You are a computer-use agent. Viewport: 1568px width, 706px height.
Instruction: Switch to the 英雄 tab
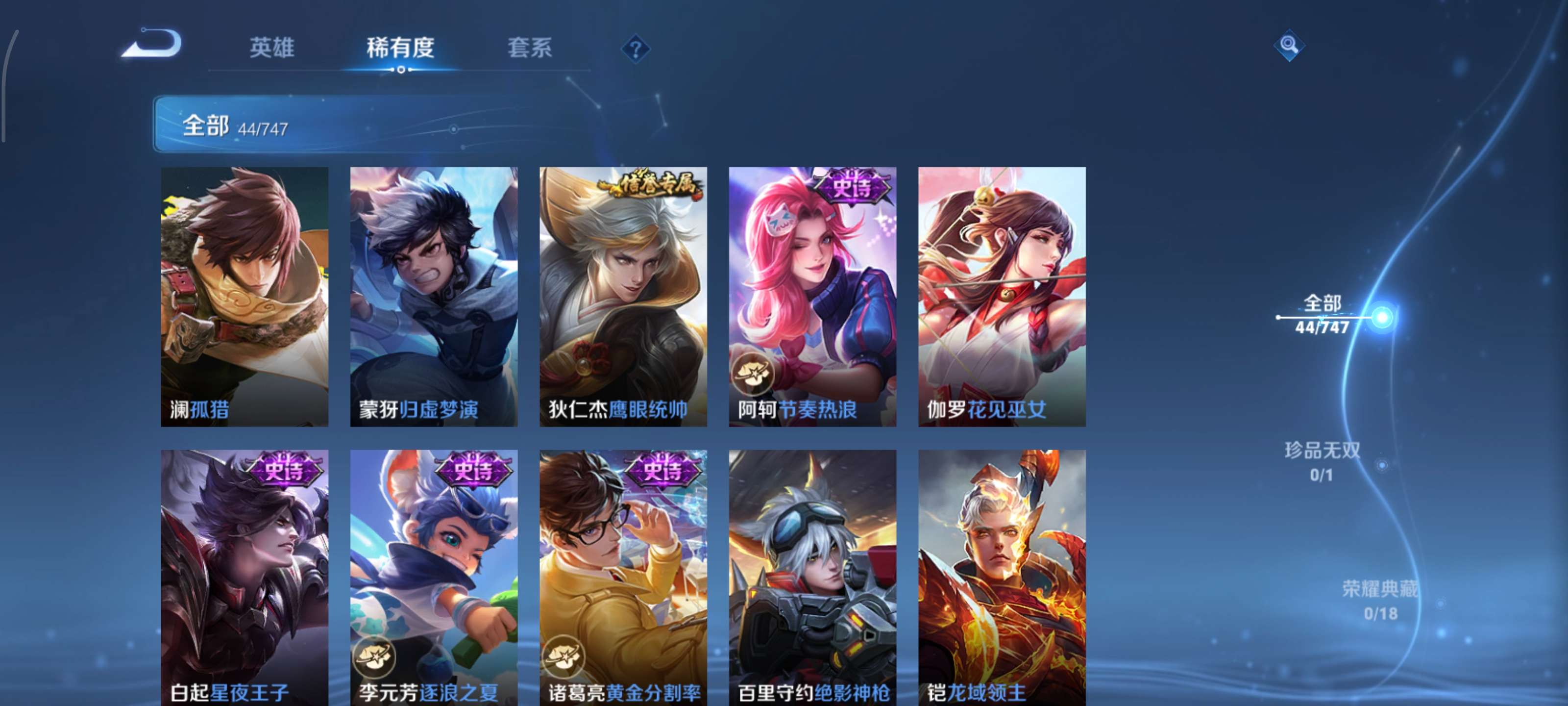[x=271, y=49]
